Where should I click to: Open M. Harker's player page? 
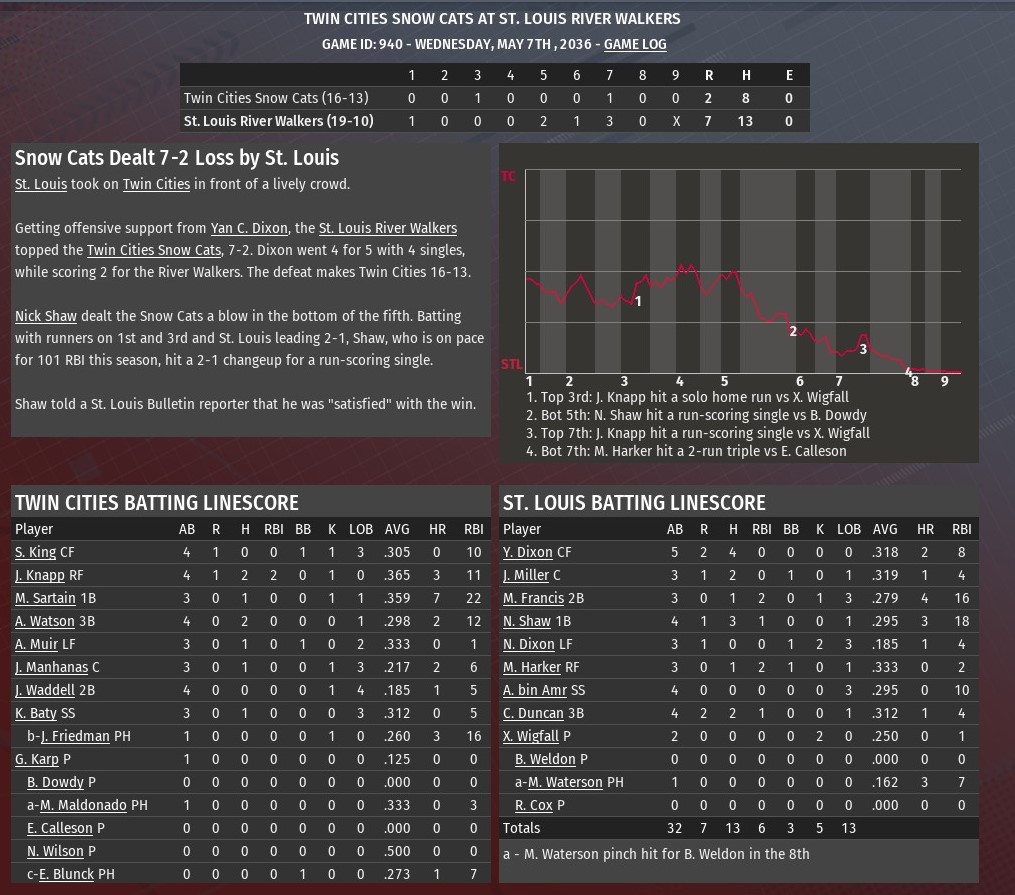tap(532, 667)
